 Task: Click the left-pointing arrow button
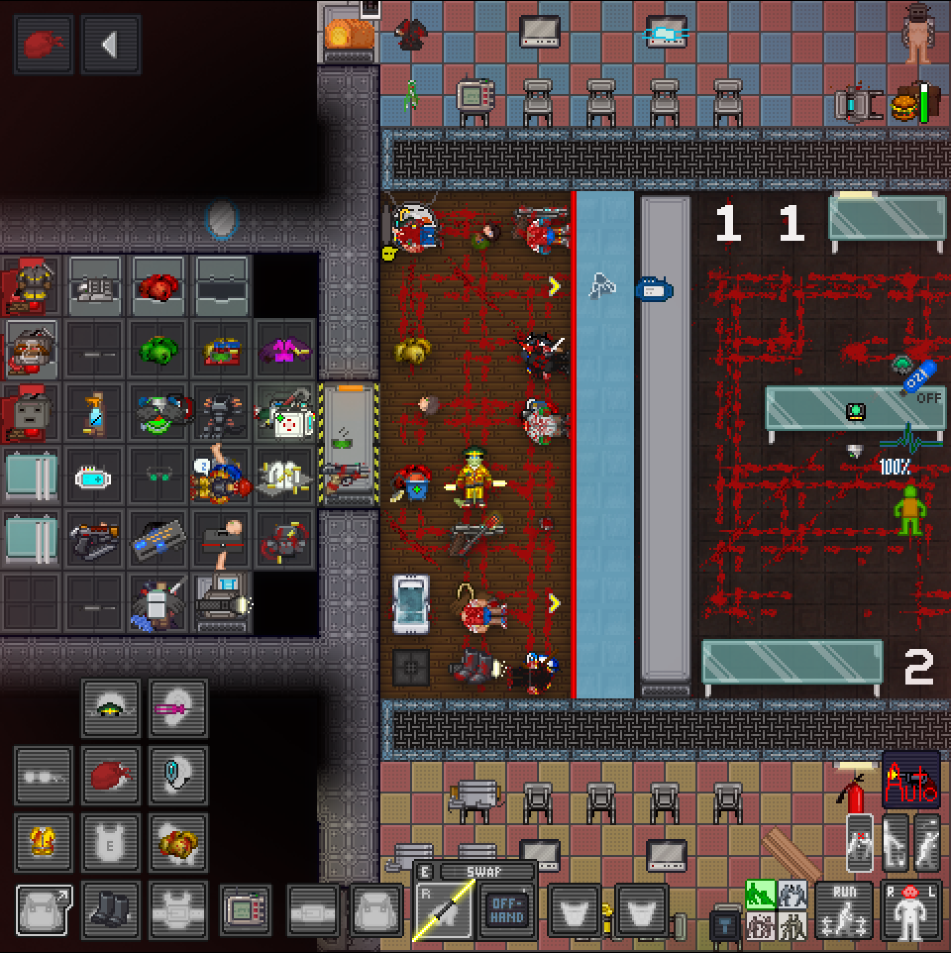110,44
